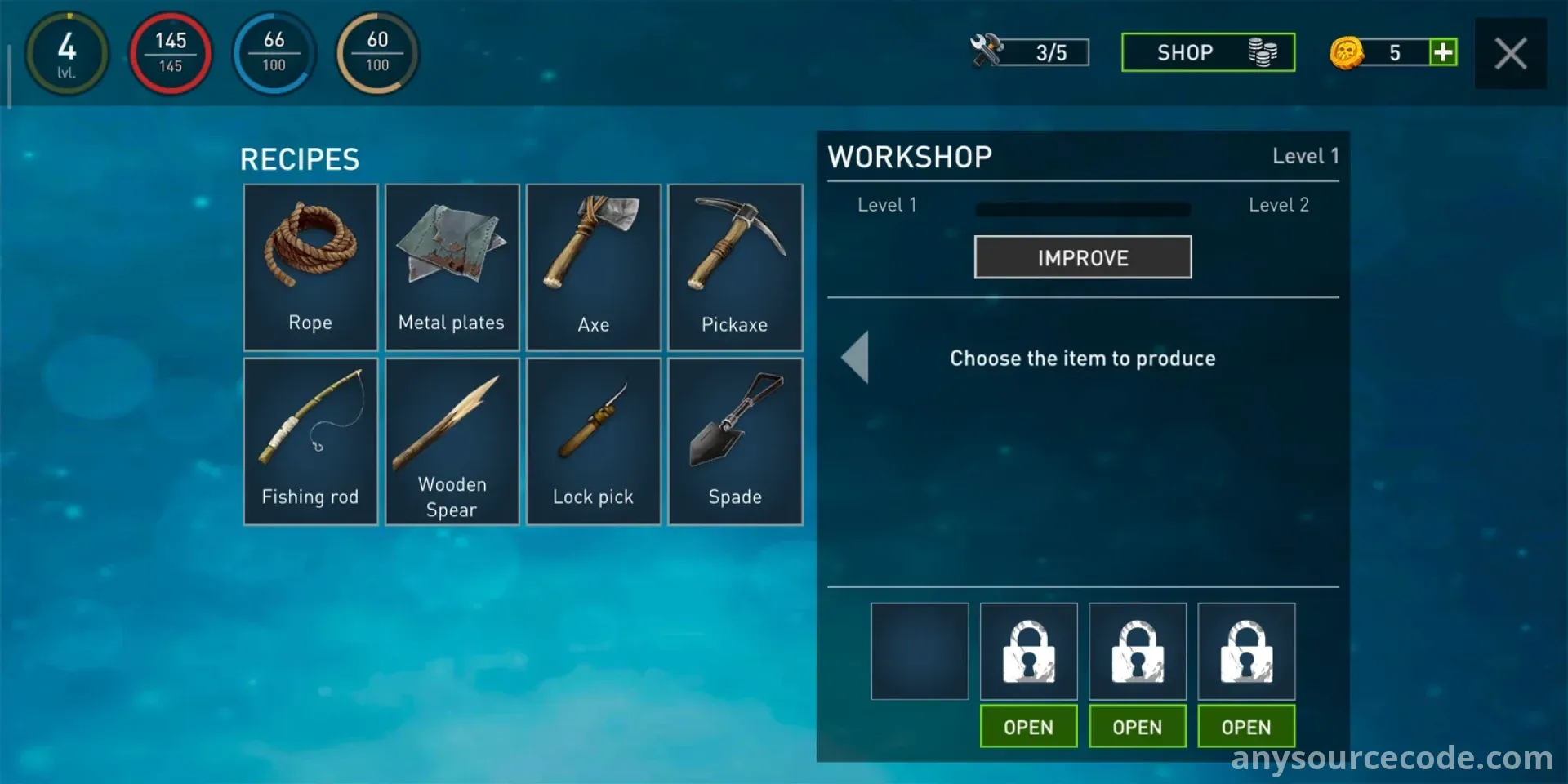Close the workshop screen
The width and height of the screenshot is (1568, 784).
pyautogui.click(x=1510, y=54)
